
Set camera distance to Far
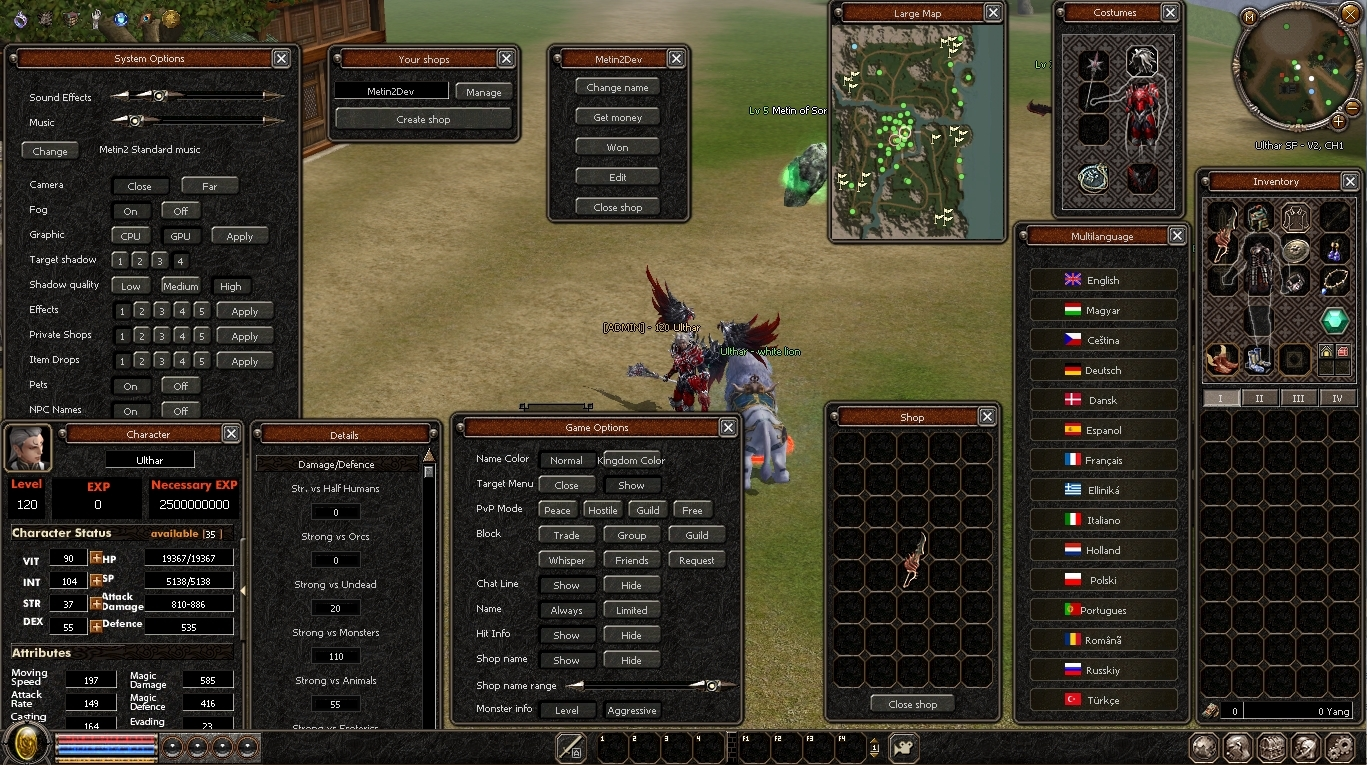210,186
